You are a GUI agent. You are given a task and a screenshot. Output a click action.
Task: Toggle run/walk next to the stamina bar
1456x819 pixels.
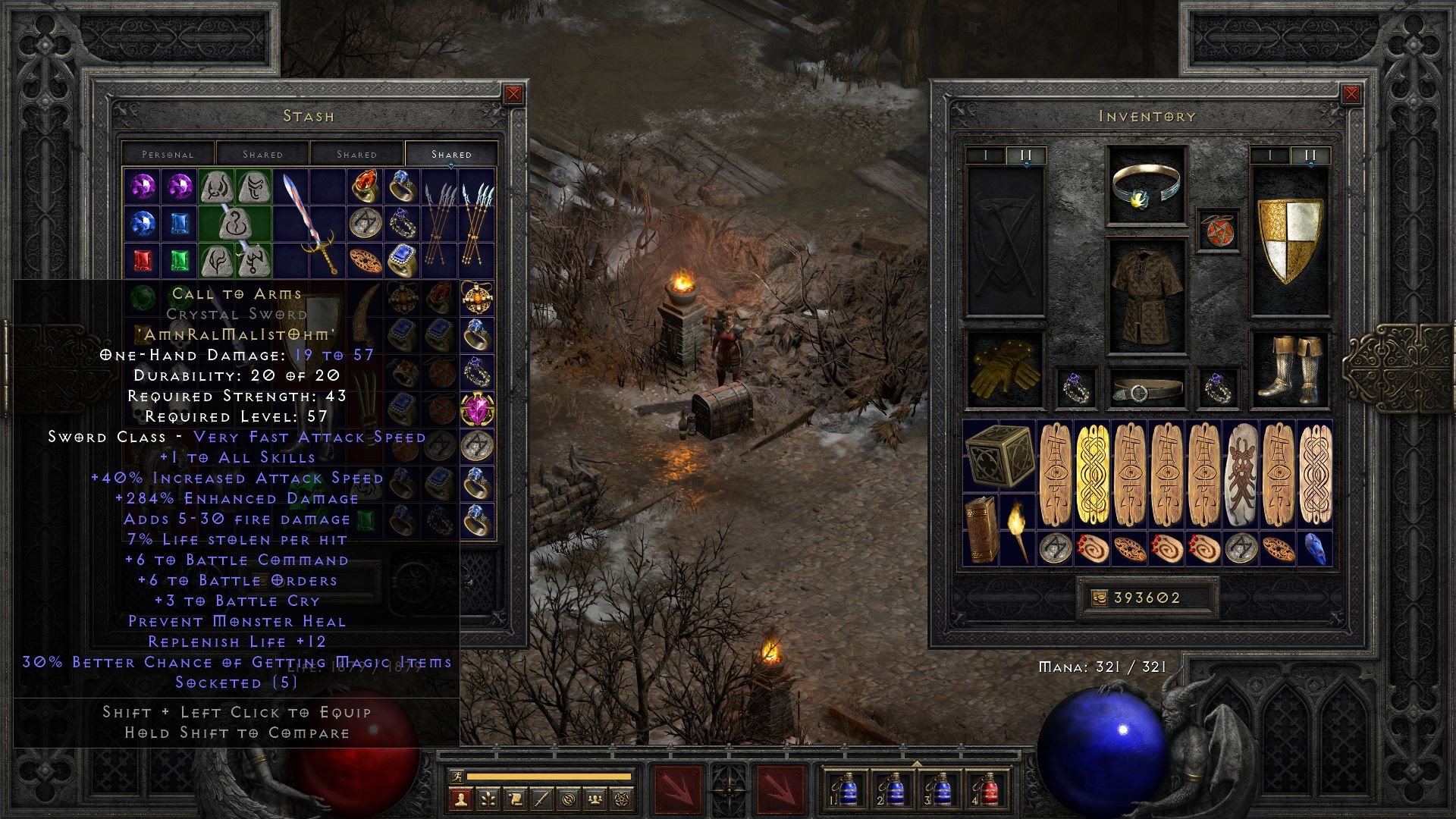[458, 777]
